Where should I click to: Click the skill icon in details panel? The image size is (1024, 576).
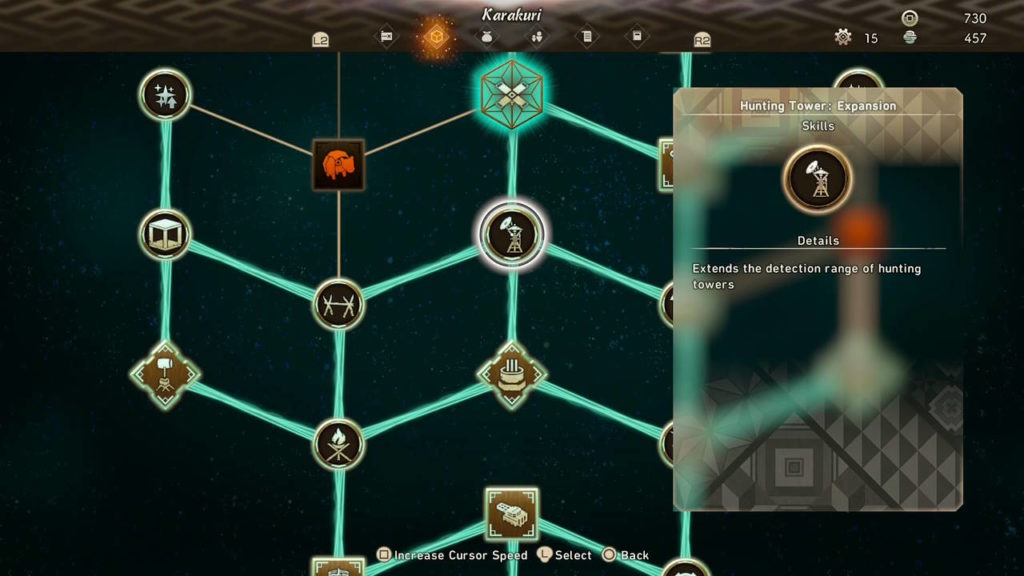pyautogui.click(x=818, y=179)
